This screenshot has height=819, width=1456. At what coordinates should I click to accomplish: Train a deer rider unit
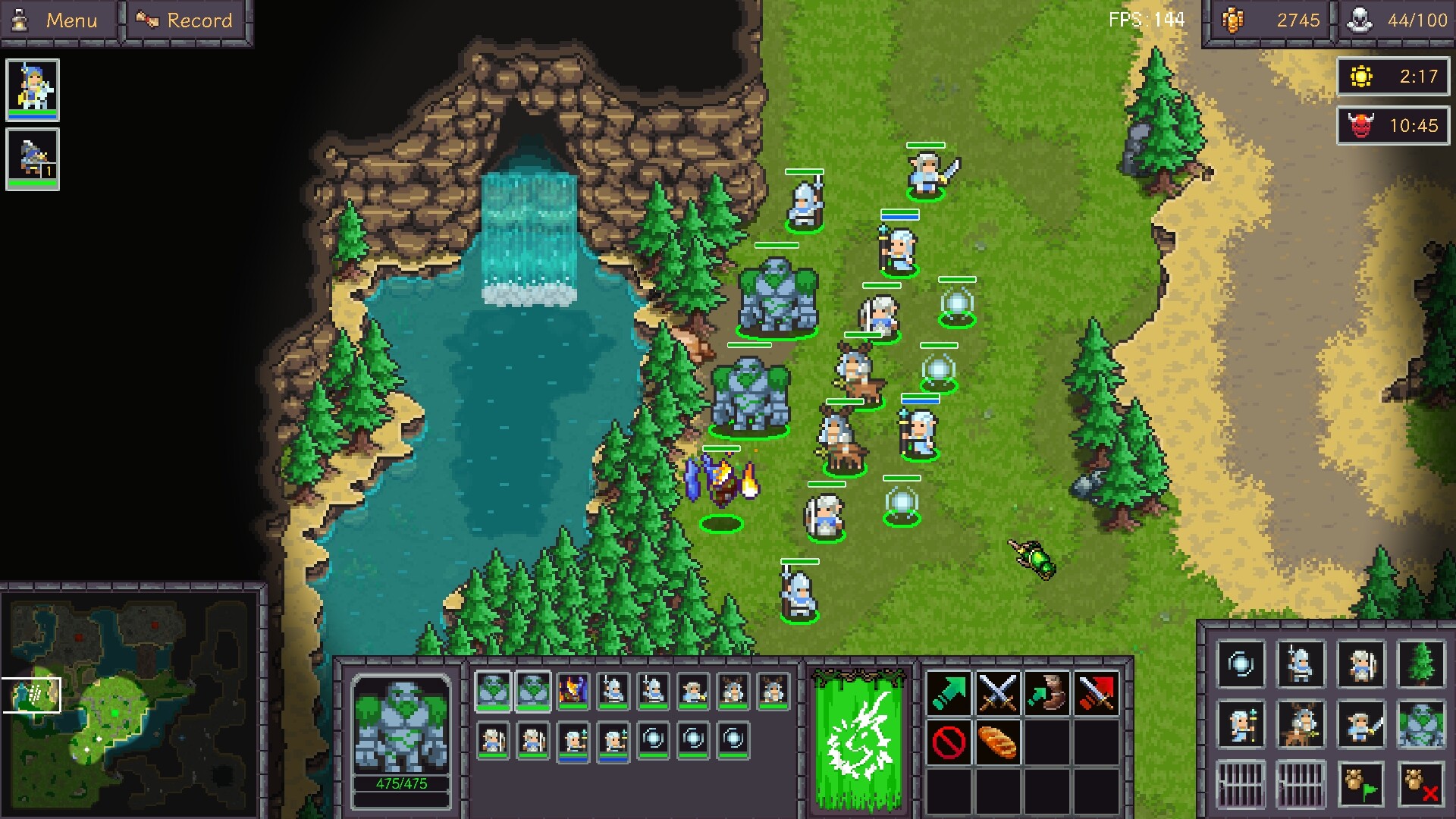click(1301, 724)
